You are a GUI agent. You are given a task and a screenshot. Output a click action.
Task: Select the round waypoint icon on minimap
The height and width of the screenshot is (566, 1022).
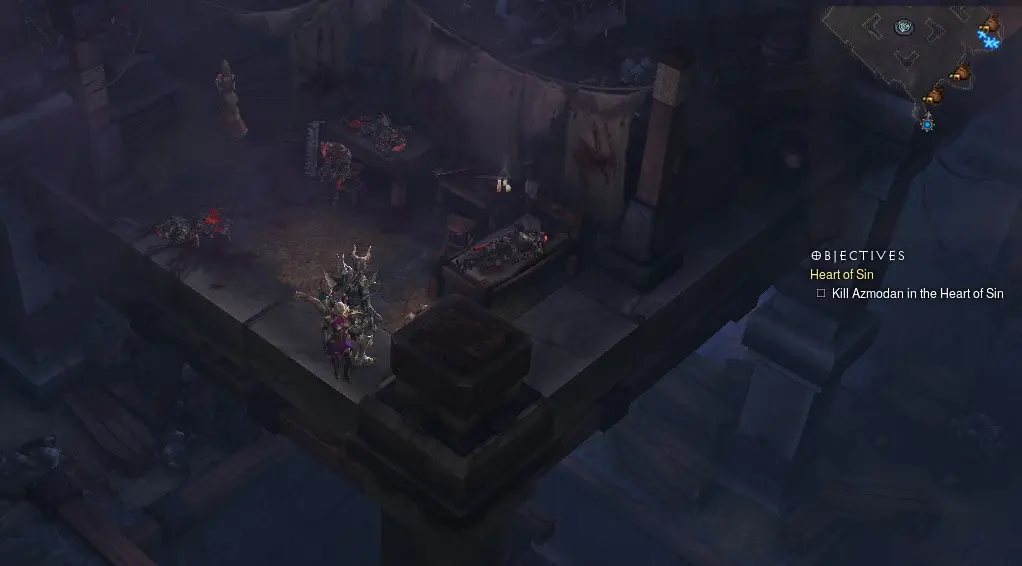(x=904, y=27)
